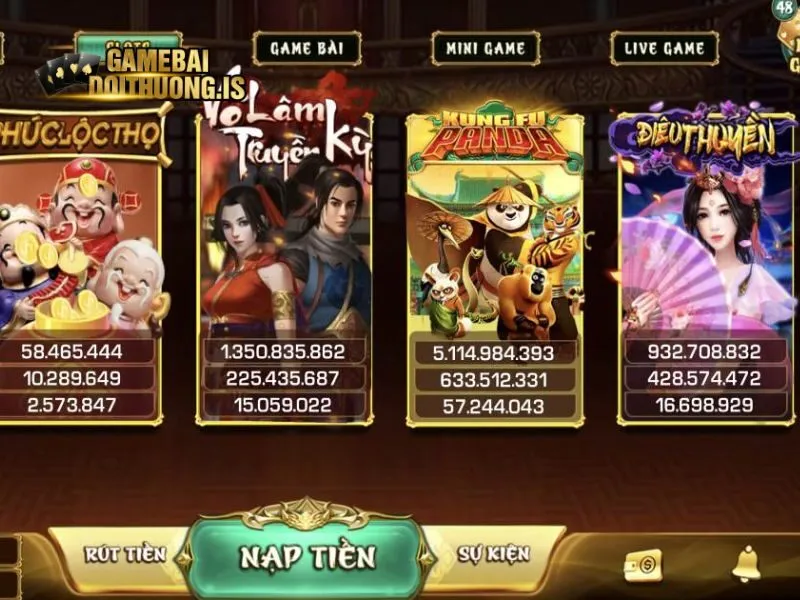The width and height of the screenshot is (800, 600).
Task: Switch to the Game Bài tab
Action: coord(307,48)
